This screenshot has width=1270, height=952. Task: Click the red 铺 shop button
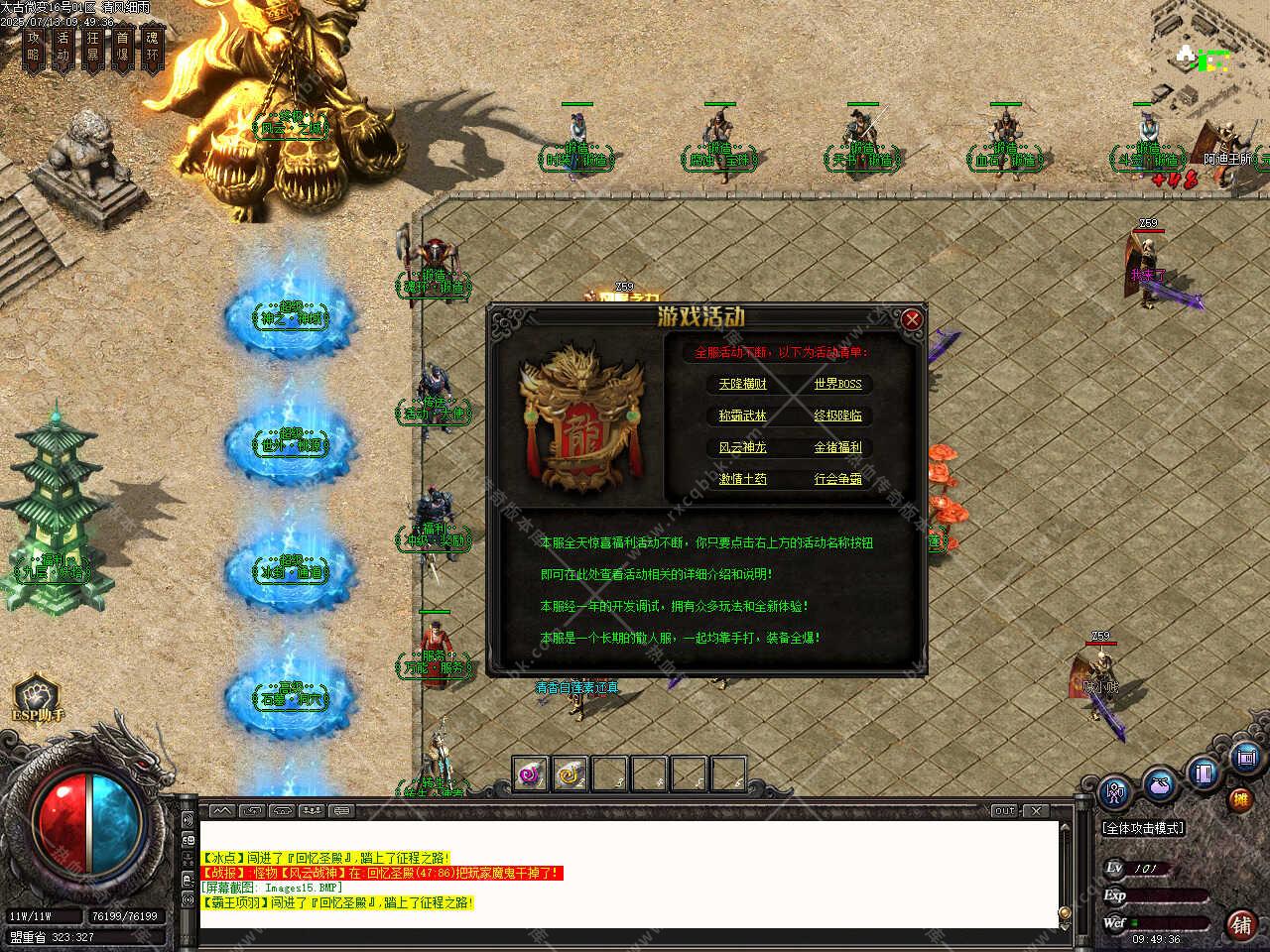(1240, 924)
